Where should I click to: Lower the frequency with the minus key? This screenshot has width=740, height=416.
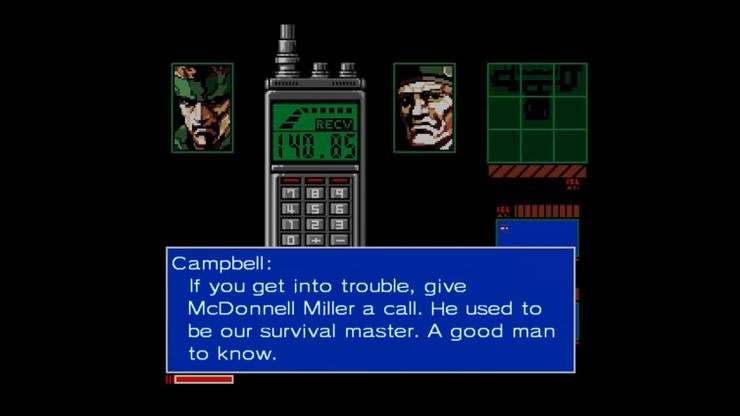pos(338,240)
